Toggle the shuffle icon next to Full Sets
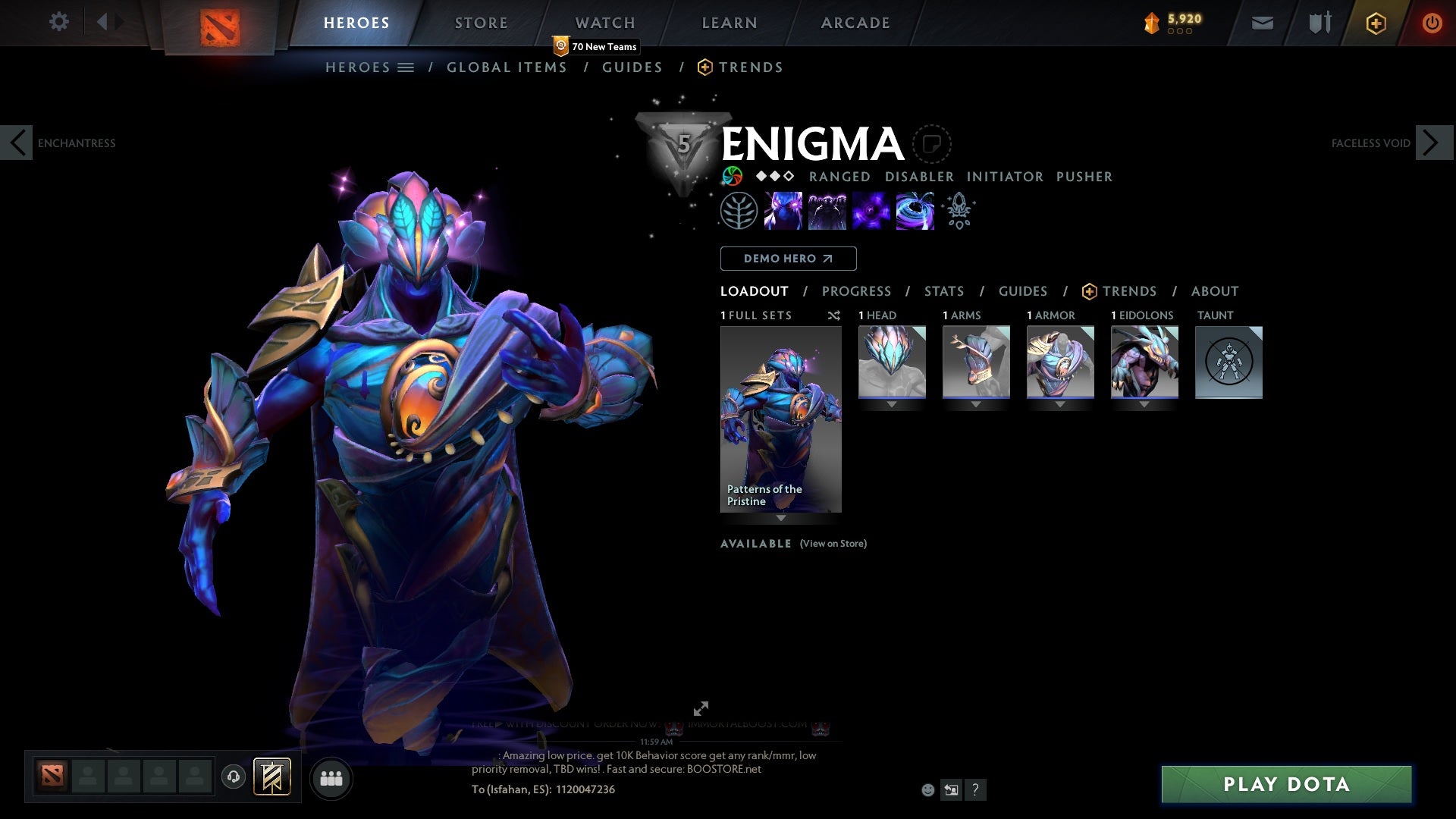Image resolution: width=1456 pixels, height=819 pixels. coord(834,315)
